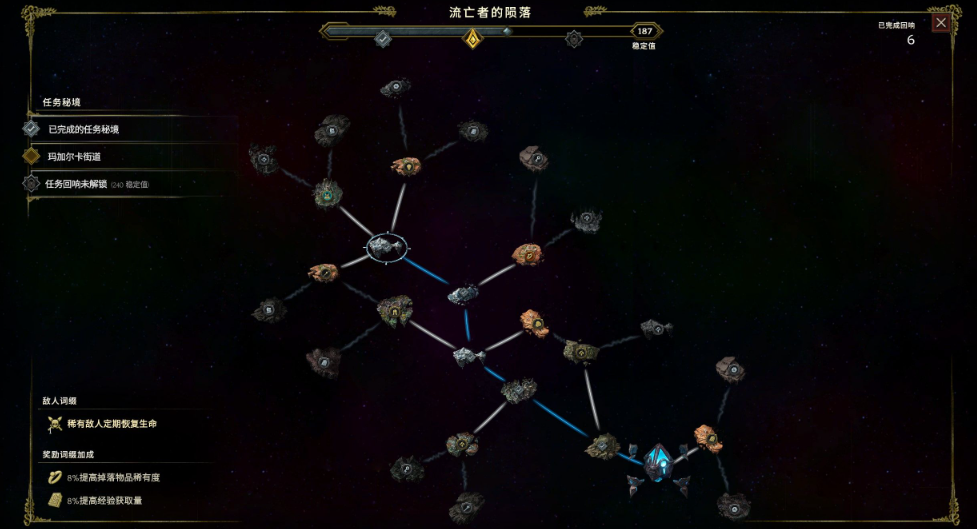Select the circled silver echo node

(385, 245)
